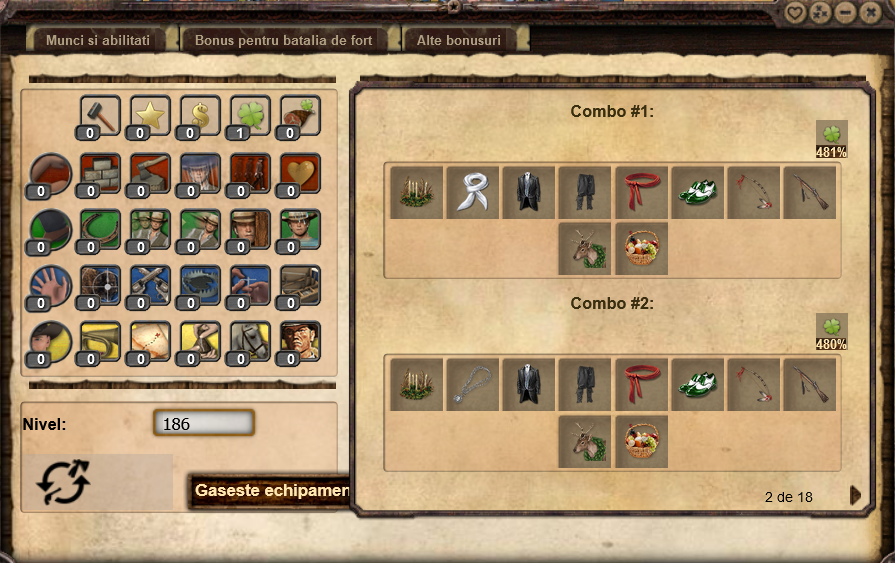Open the Bonus pentru batalia de fort tab

tap(283, 41)
